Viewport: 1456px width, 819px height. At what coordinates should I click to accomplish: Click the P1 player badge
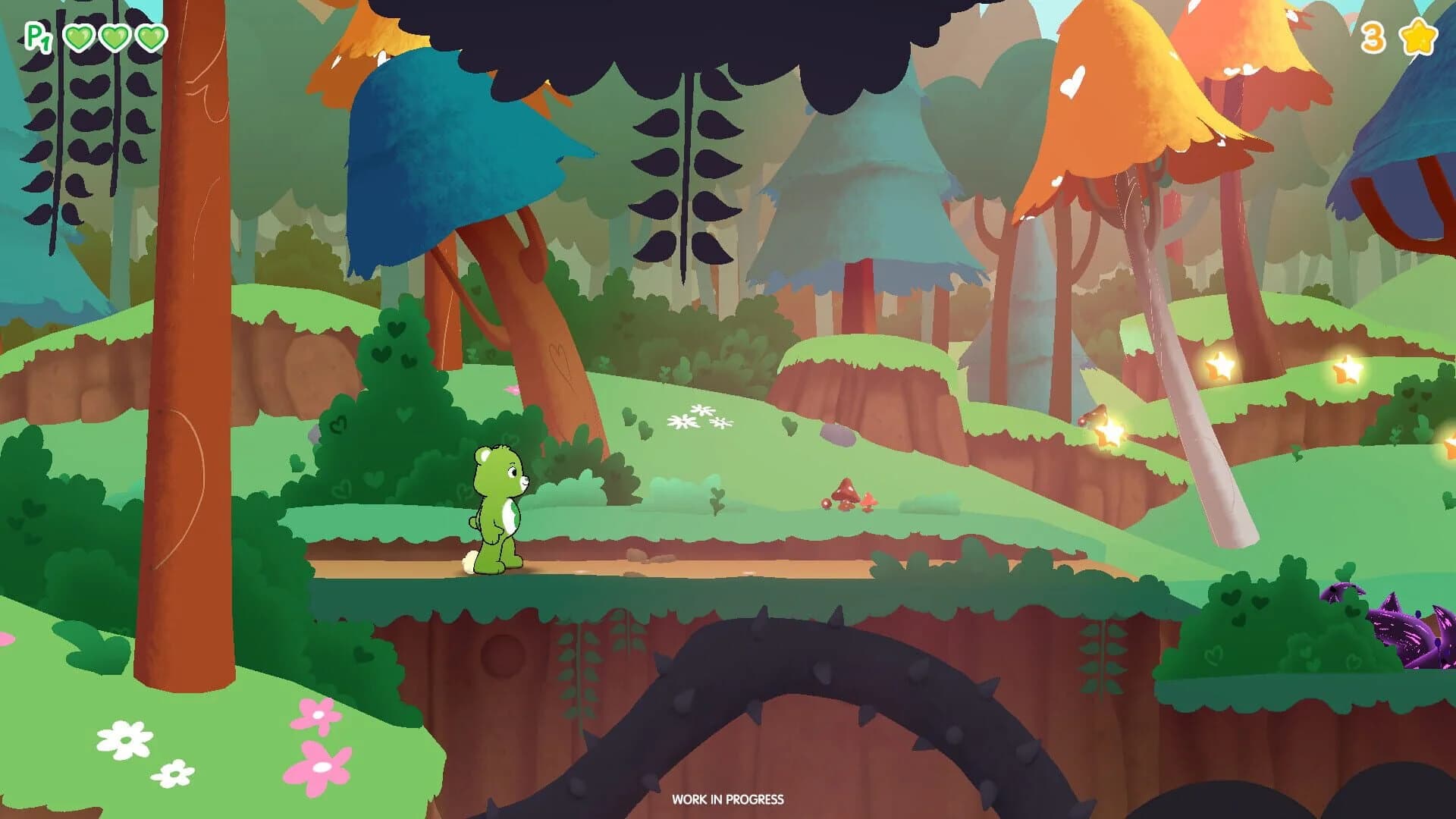pos(38,36)
